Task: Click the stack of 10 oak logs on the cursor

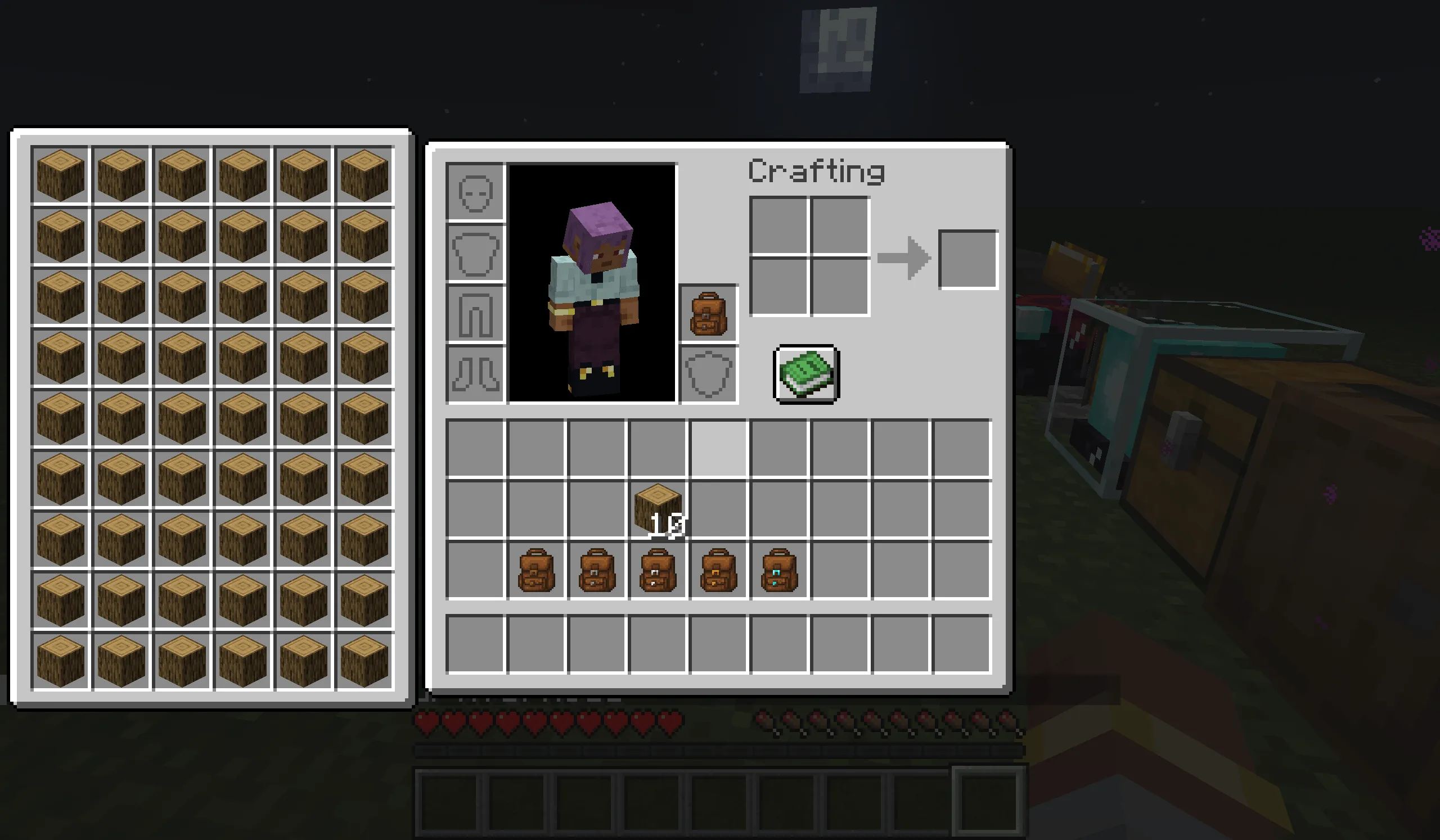Action: [x=657, y=508]
